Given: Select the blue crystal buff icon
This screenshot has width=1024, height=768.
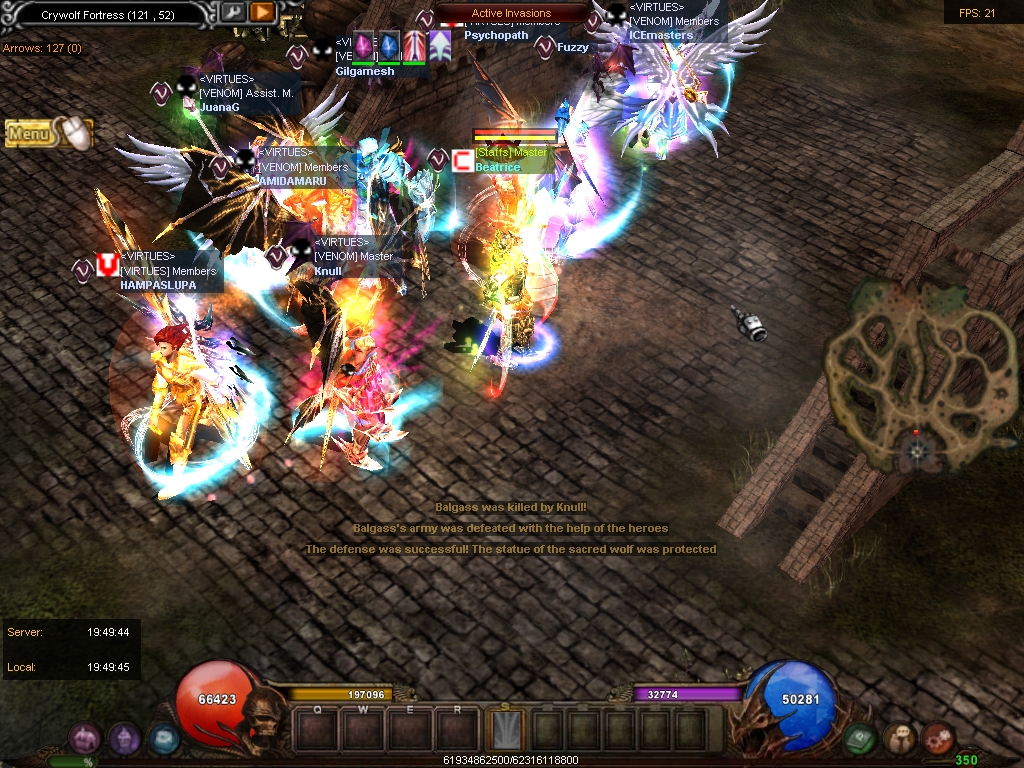Looking at the screenshot, I should pyautogui.click(x=388, y=46).
